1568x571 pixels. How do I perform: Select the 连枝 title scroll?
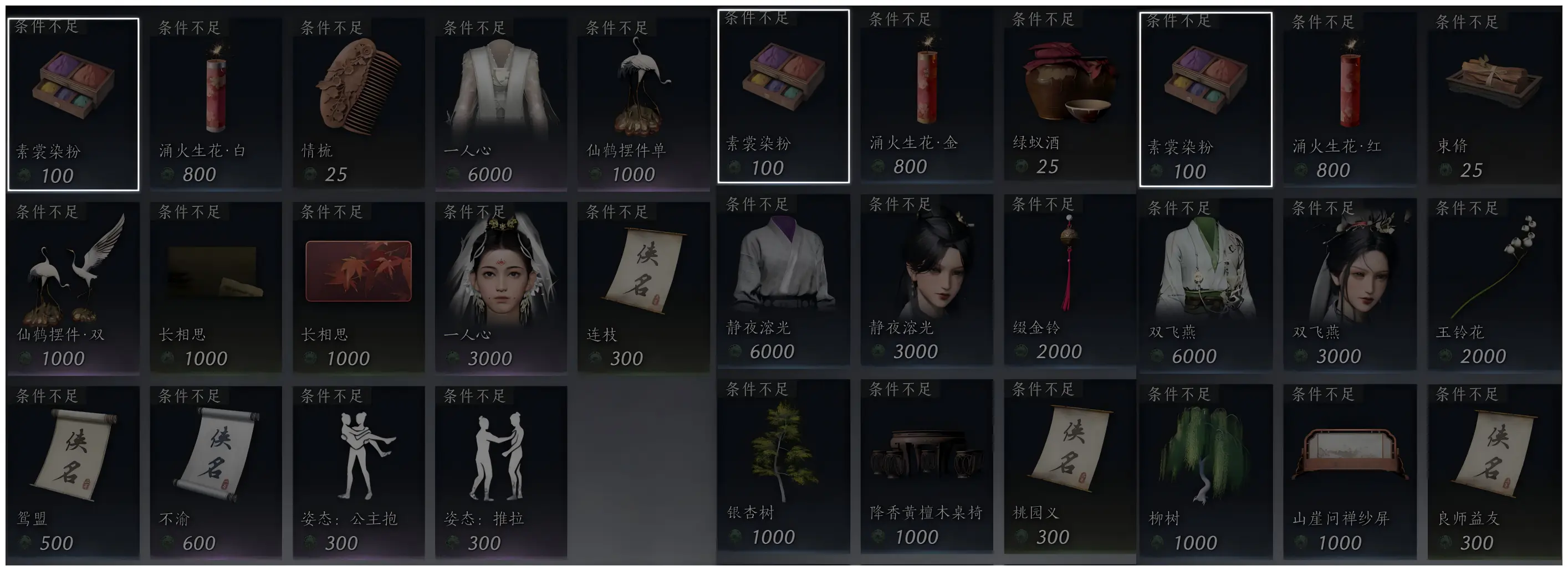tap(643, 287)
